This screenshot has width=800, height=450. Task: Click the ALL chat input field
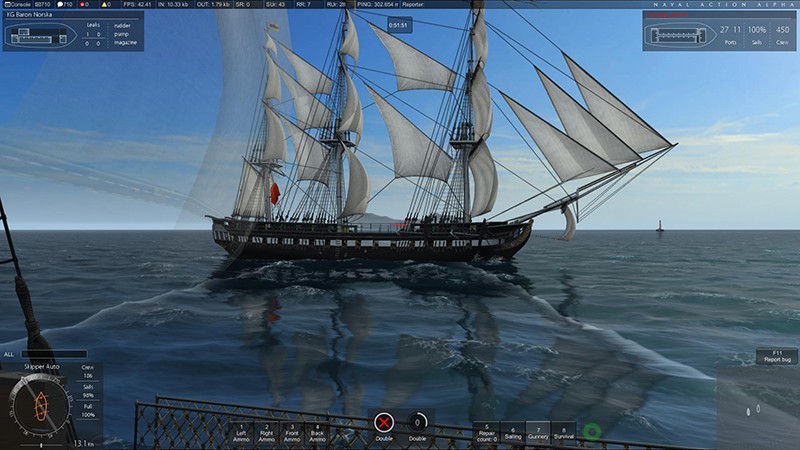tap(52, 354)
